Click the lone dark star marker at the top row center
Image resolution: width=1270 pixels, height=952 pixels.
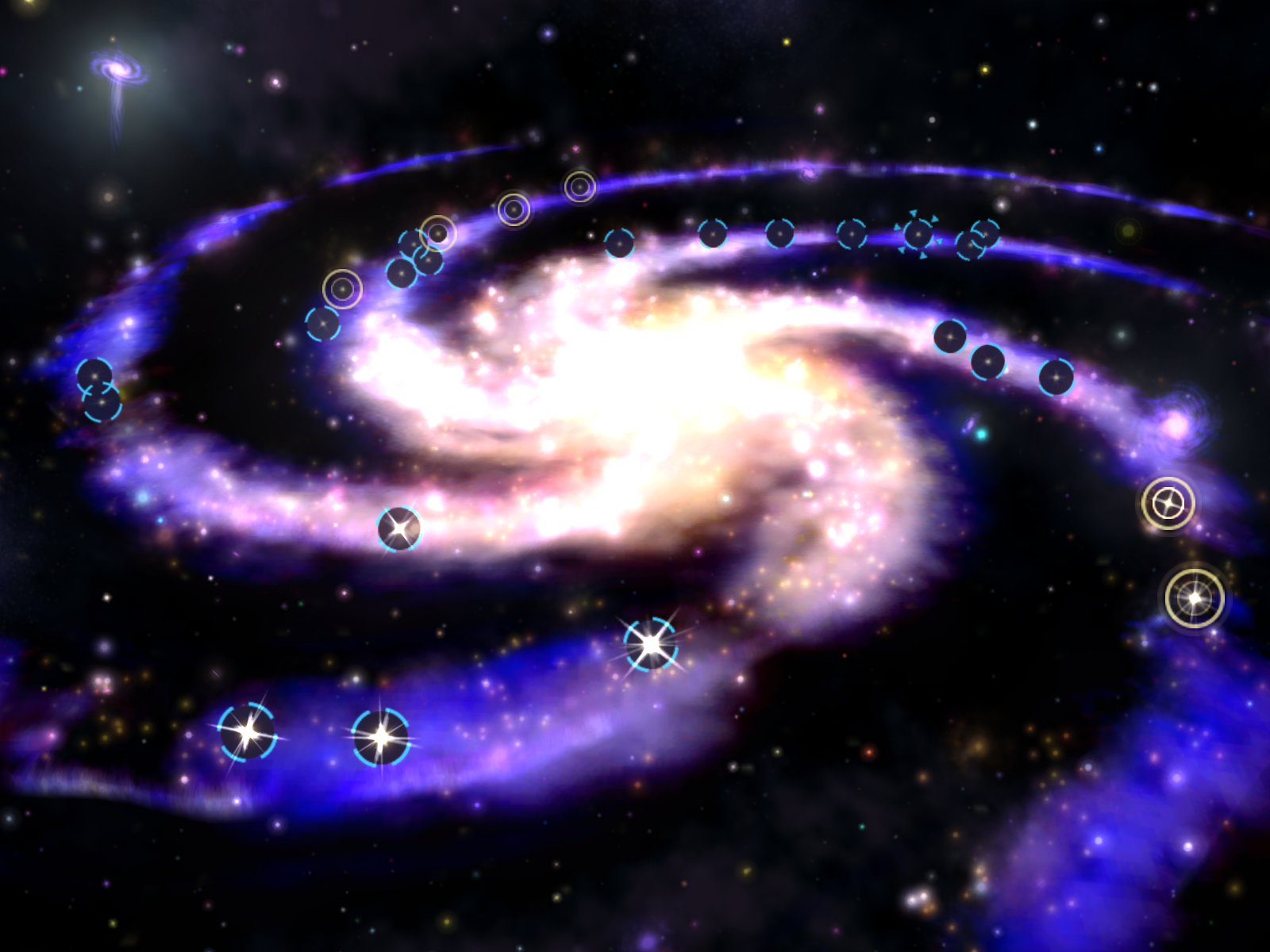coord(779,234)
